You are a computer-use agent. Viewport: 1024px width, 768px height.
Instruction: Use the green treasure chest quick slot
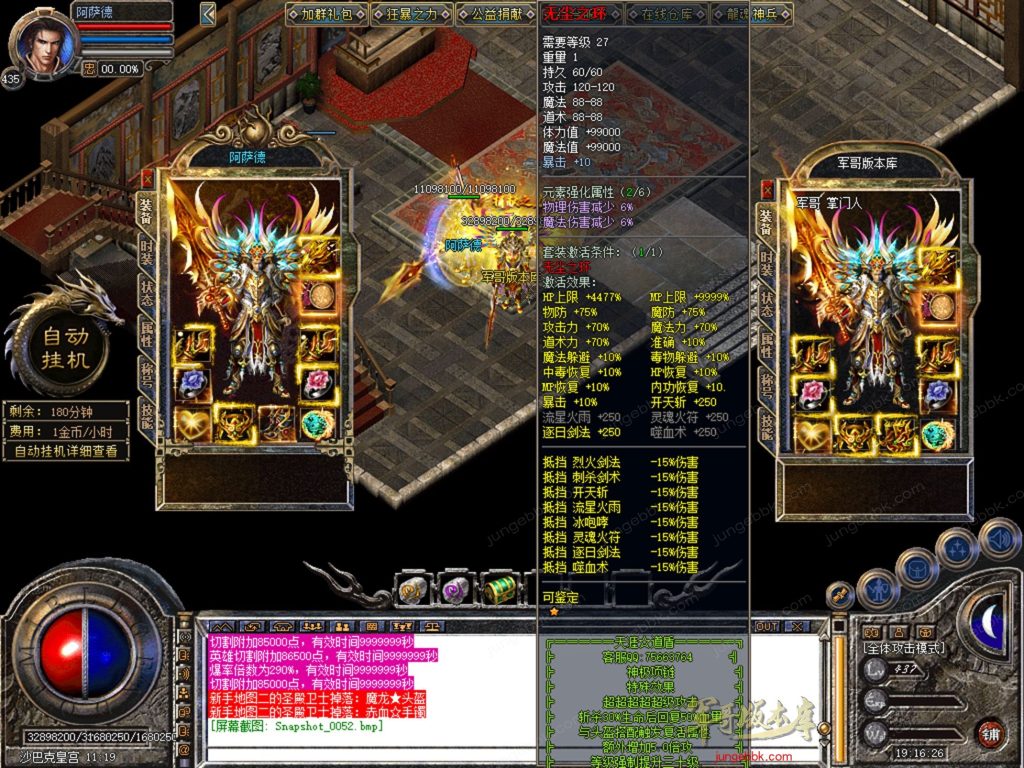[x=498, y=589]
